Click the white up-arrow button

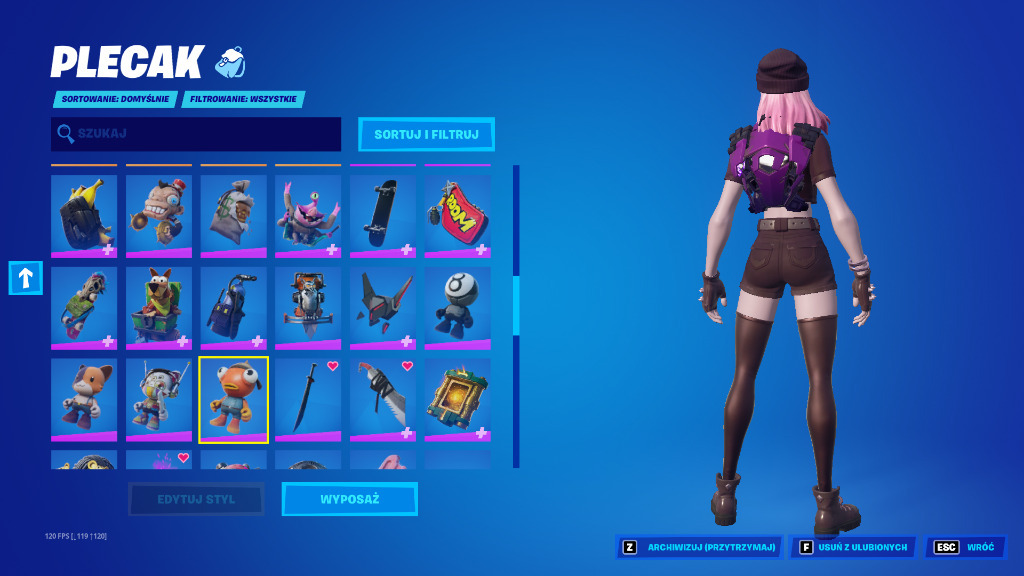(26, 278)
